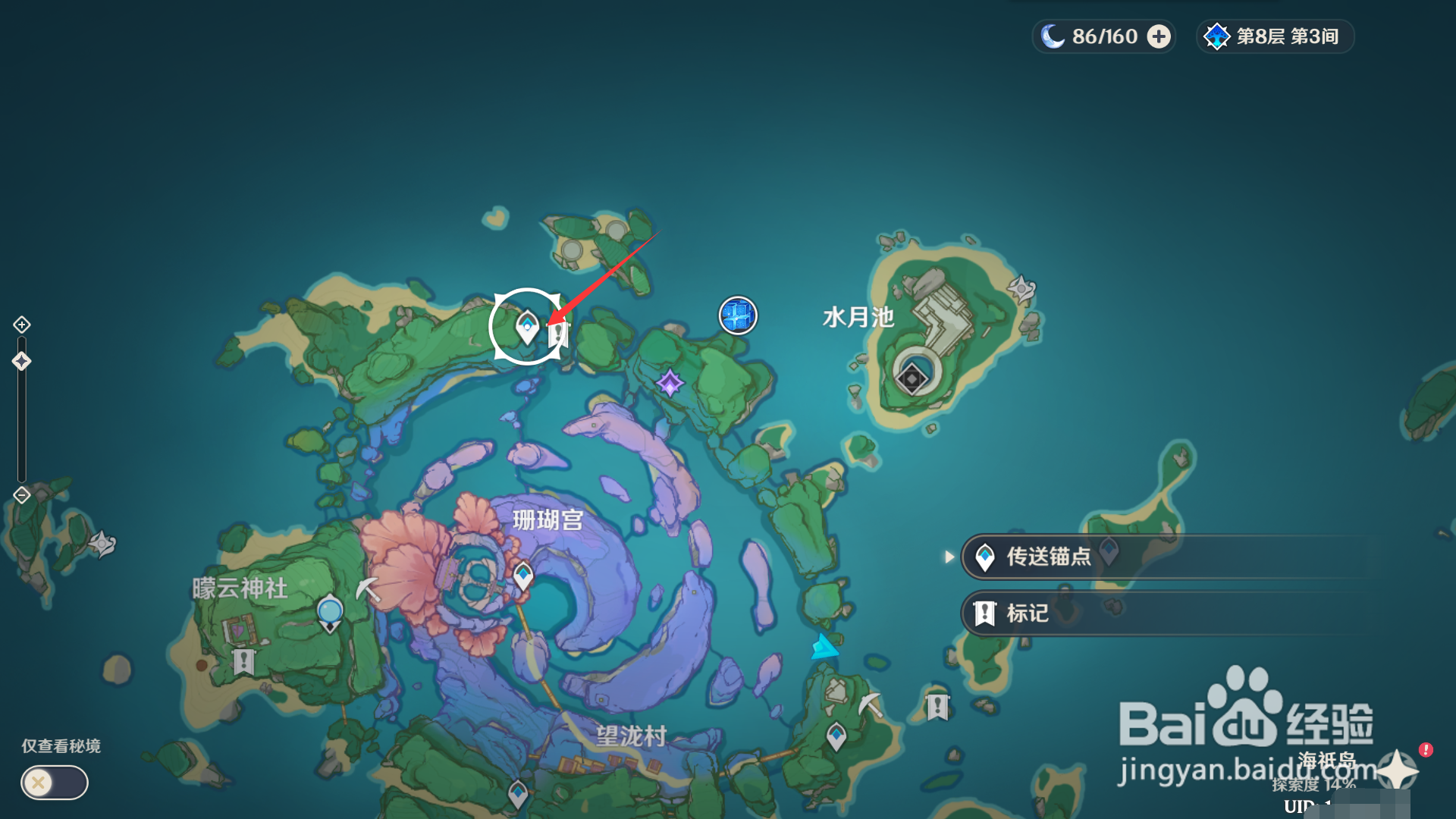Screen dimensions: 1456x819
Task: Open the domain icon on 水月池 island
Action: click(x=912, y=378)
